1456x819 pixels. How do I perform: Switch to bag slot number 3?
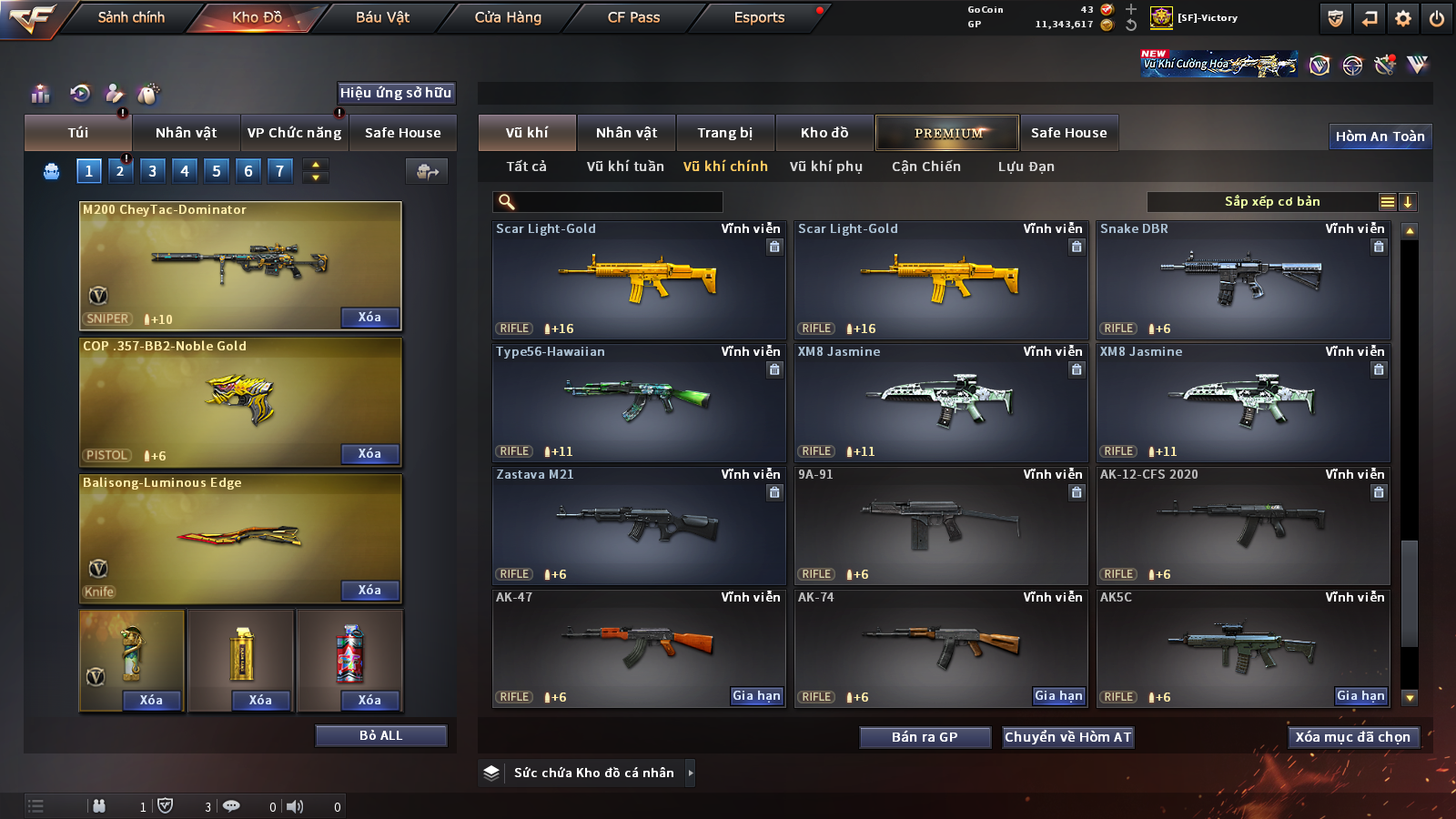click(x=152, y=171)
